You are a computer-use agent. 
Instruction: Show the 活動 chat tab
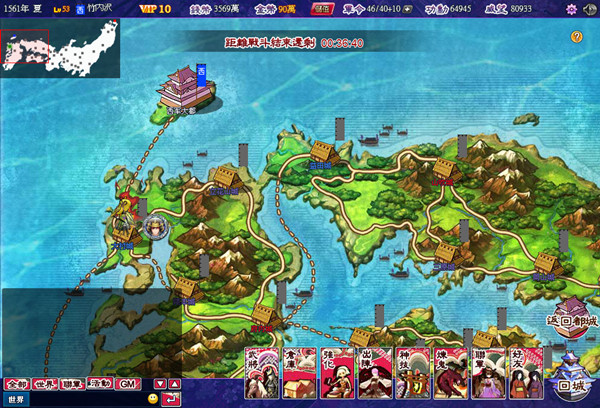tap(99, 384)
